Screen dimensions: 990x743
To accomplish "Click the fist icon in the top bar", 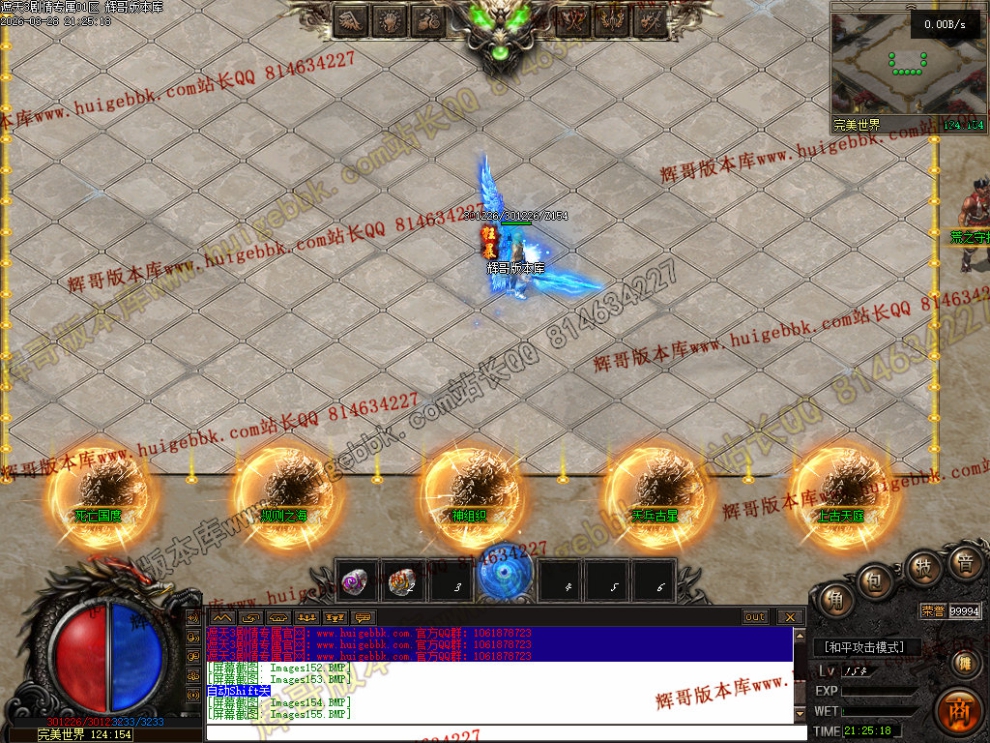I will point(391,20).
